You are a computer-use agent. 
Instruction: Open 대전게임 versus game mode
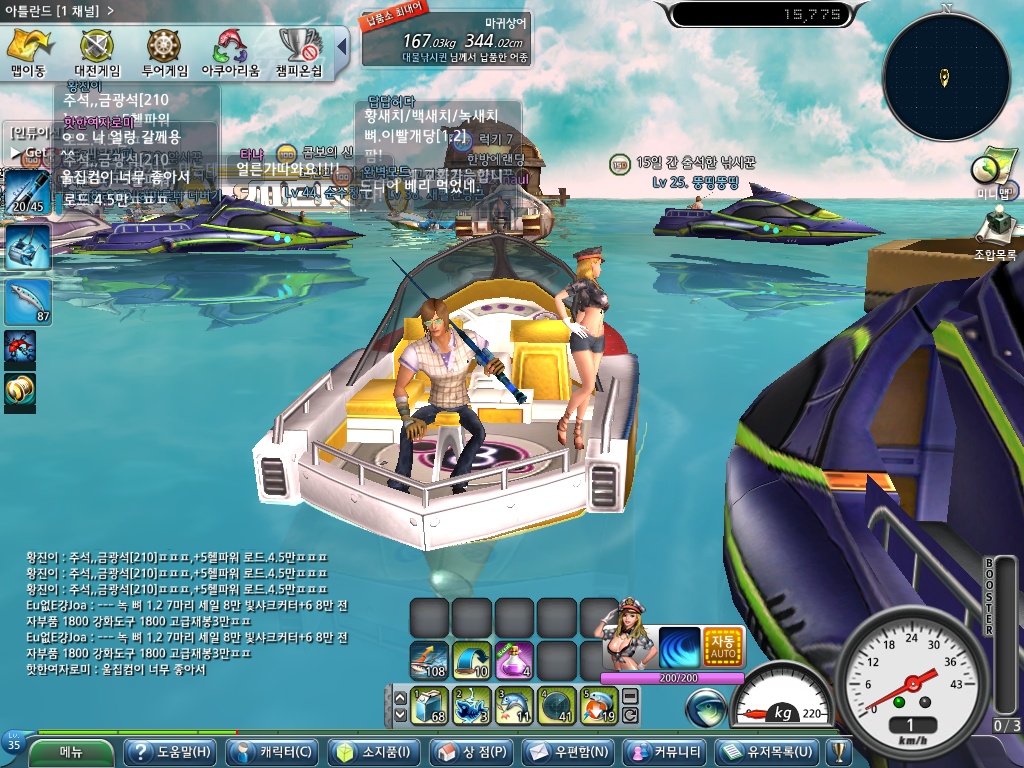pos(97,52)
